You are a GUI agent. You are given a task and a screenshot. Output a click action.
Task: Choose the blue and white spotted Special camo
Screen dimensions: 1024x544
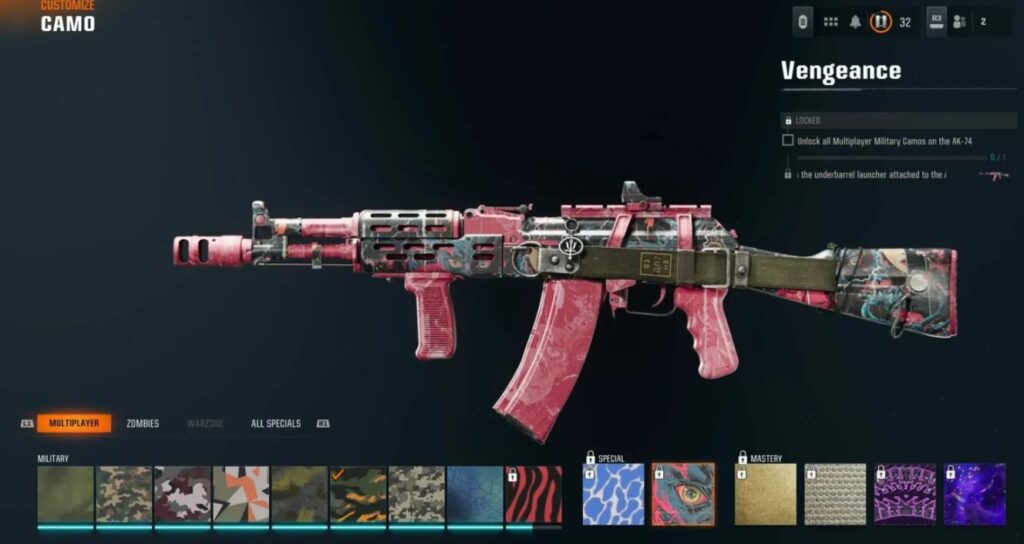tap(614, 494)
